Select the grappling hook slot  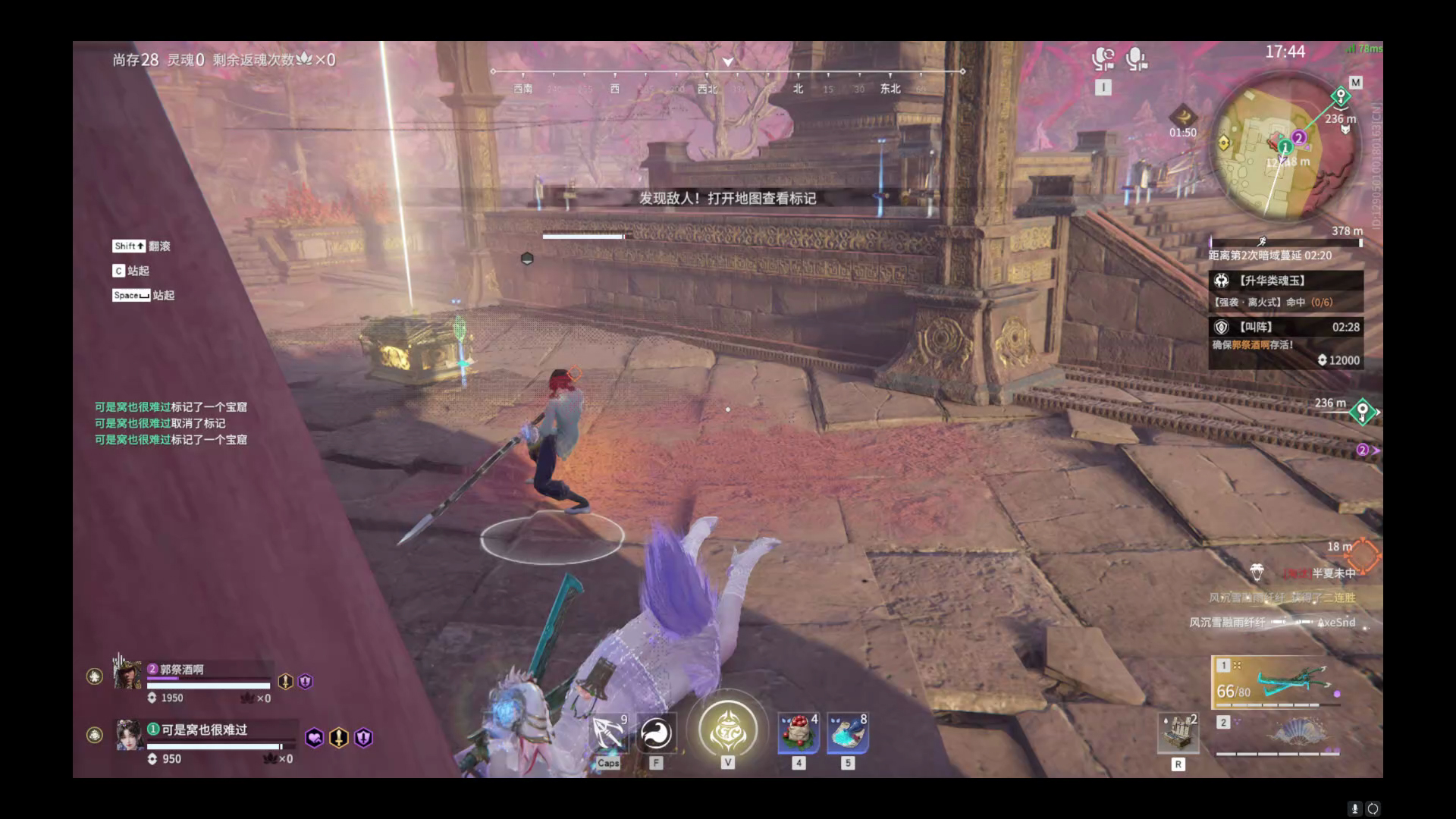coord(607,733)
